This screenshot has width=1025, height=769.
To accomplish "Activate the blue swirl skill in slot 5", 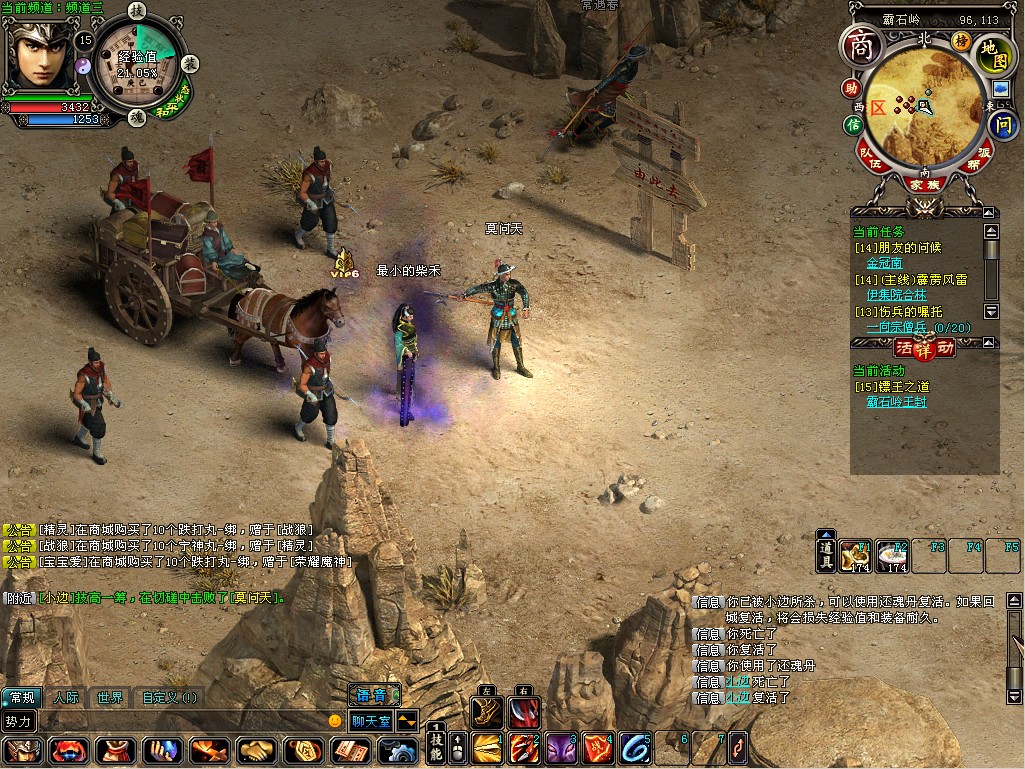I will click(x=634, y=748).
